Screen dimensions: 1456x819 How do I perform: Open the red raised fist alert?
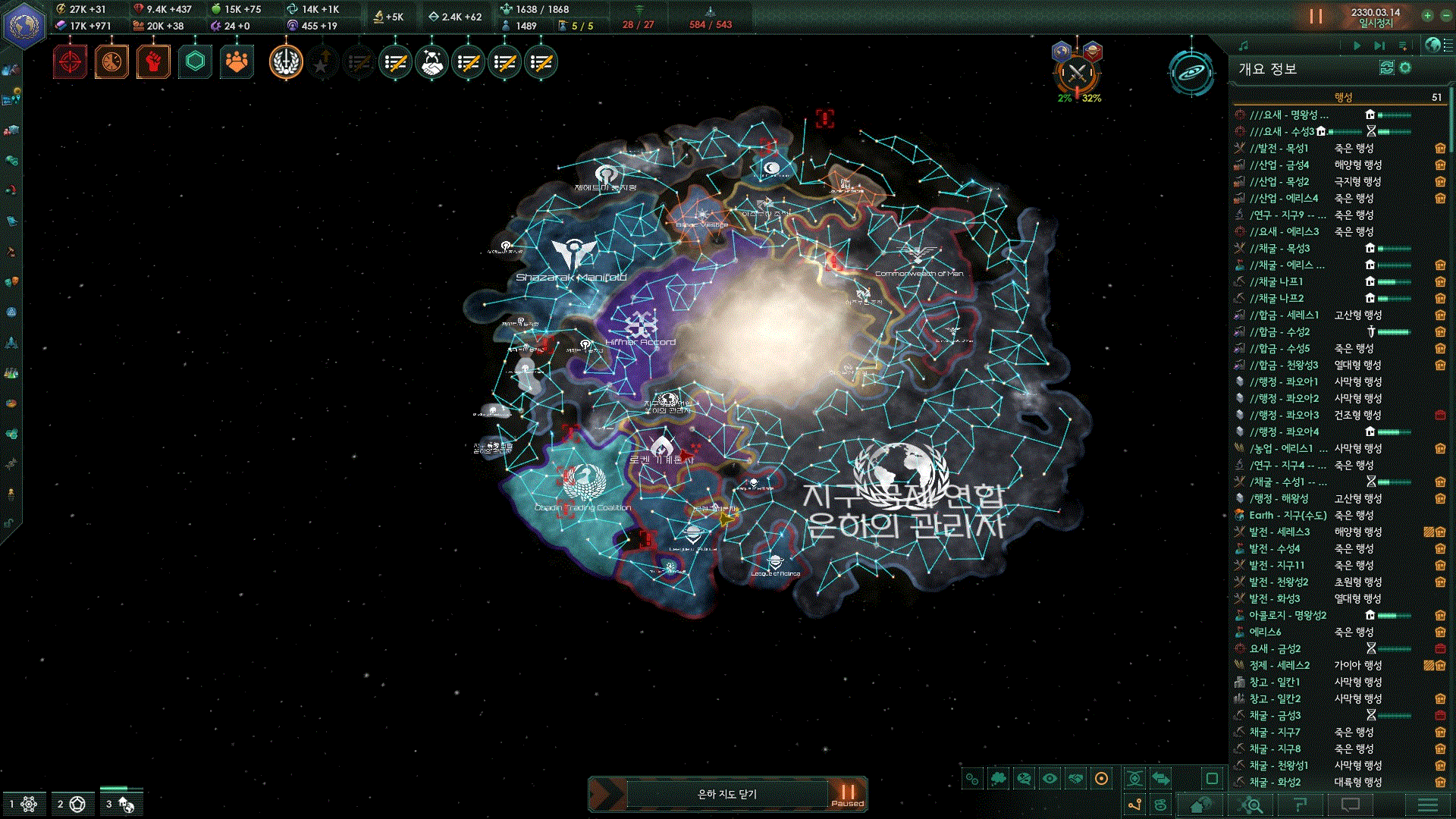[x=153, y=62]
